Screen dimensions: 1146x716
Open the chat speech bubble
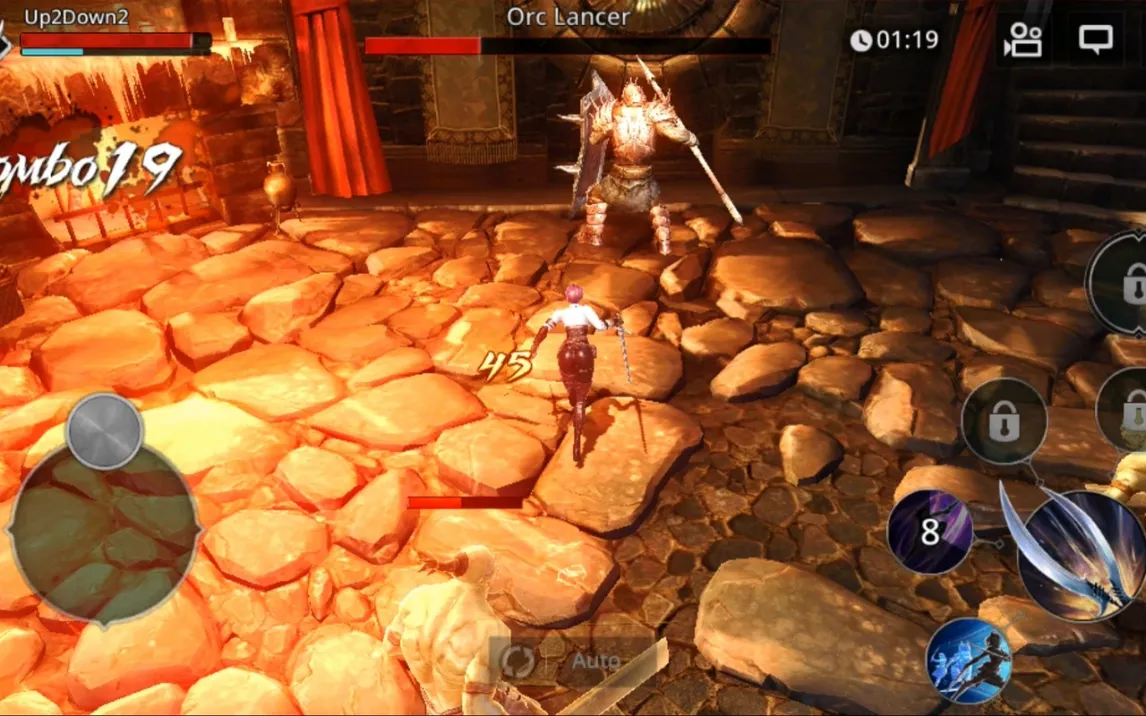(x=1096, y=40)
